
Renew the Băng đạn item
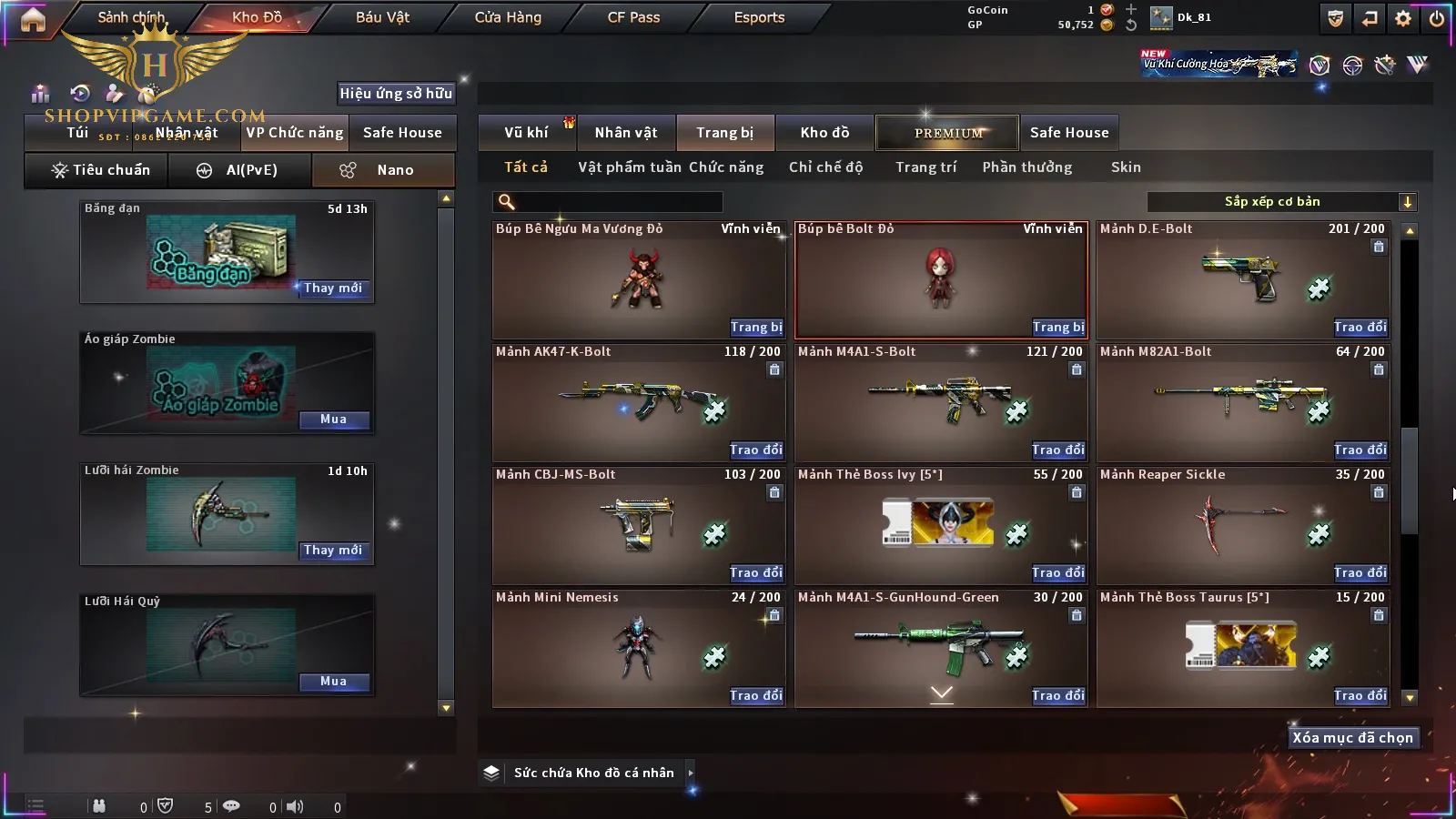(333, 288)
